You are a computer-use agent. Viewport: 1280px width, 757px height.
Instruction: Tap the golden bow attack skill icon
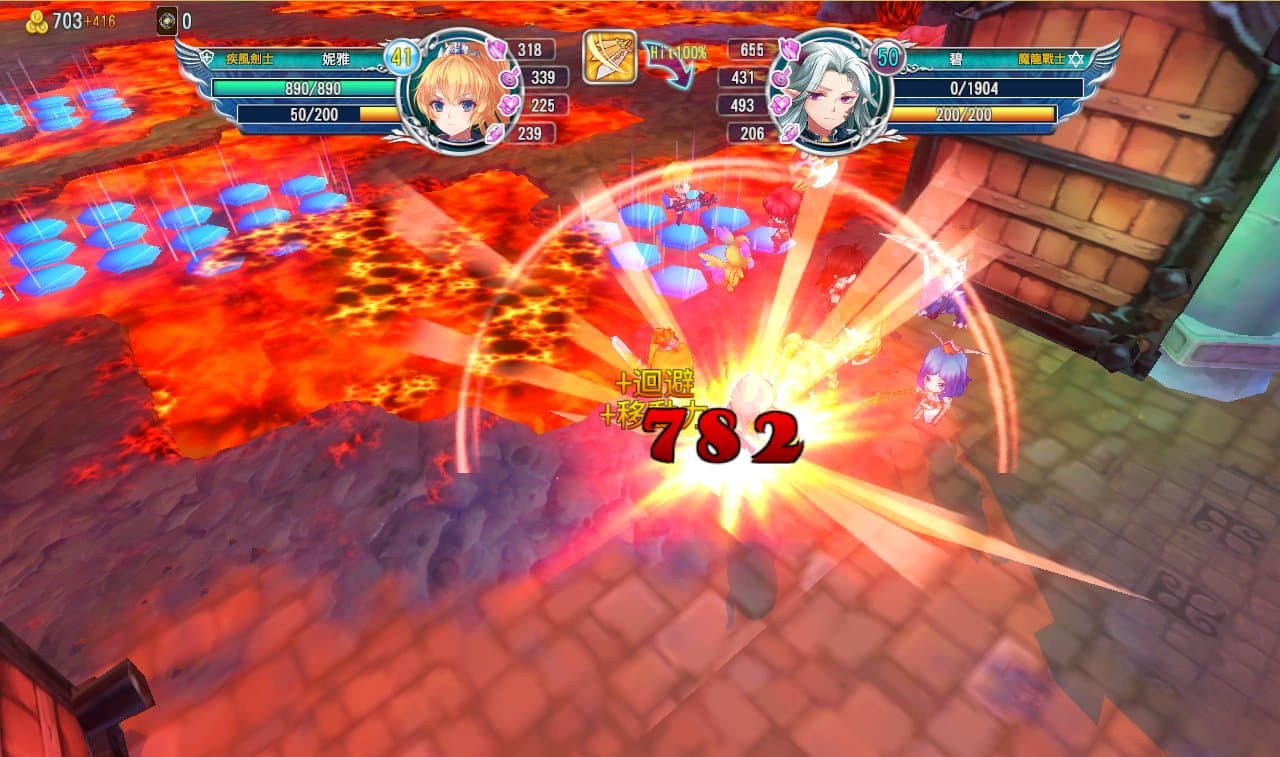609,57
